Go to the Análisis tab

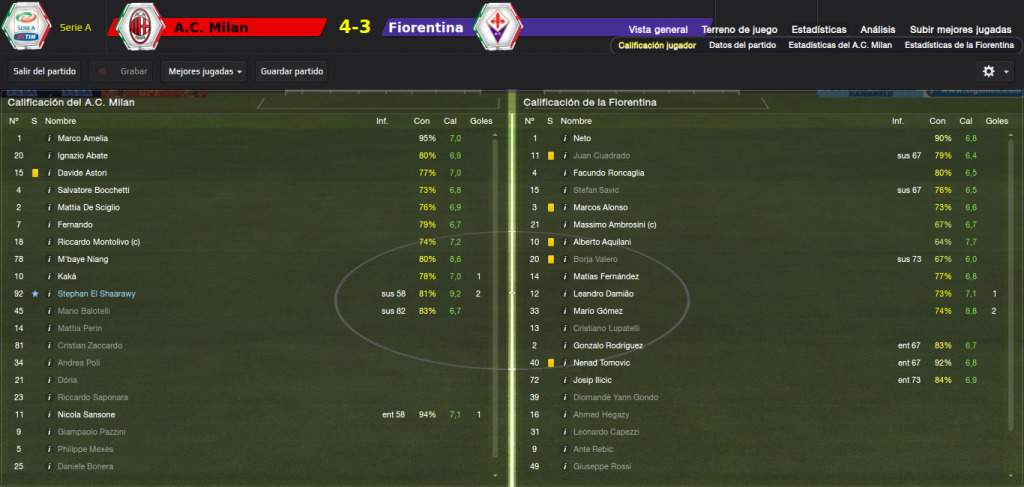(878, 29)
